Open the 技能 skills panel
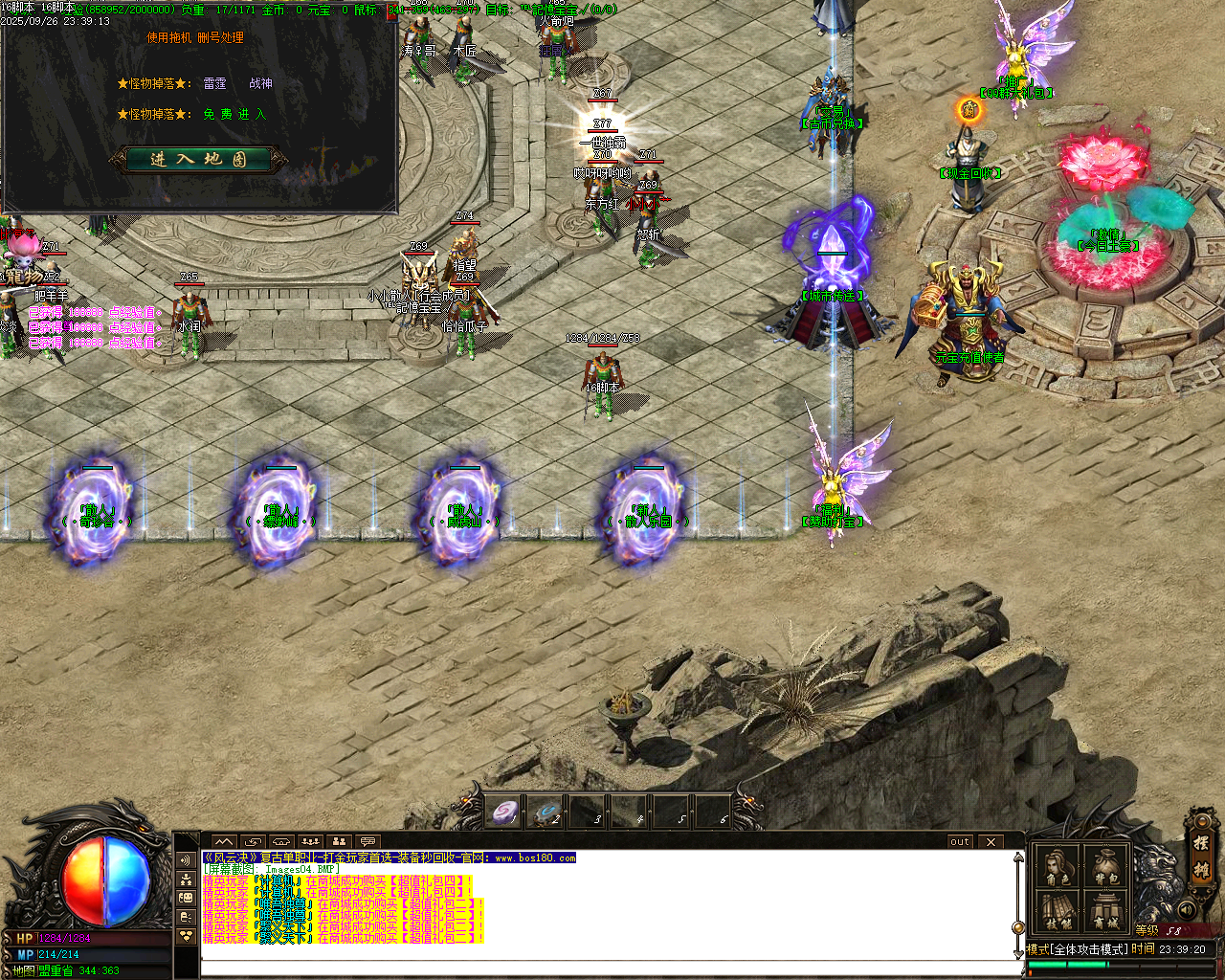 click(1058, 911)
